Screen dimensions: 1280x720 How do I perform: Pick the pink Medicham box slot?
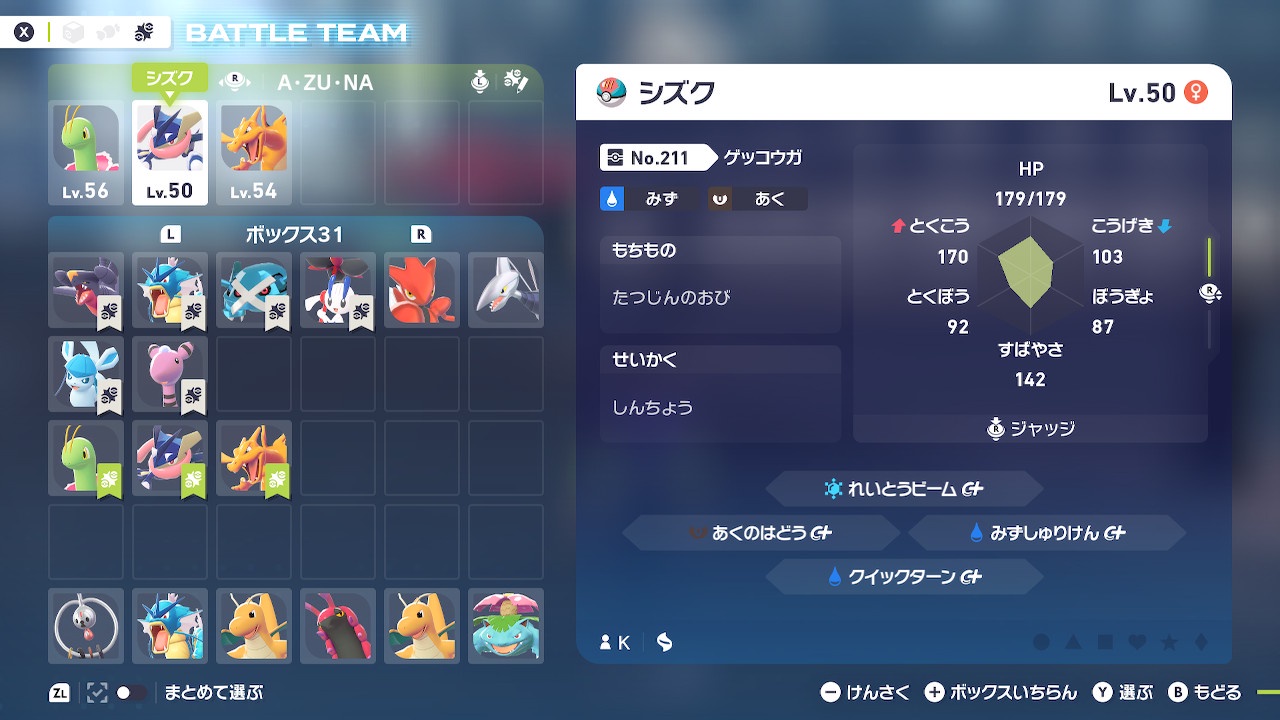(x=170, y=374)
